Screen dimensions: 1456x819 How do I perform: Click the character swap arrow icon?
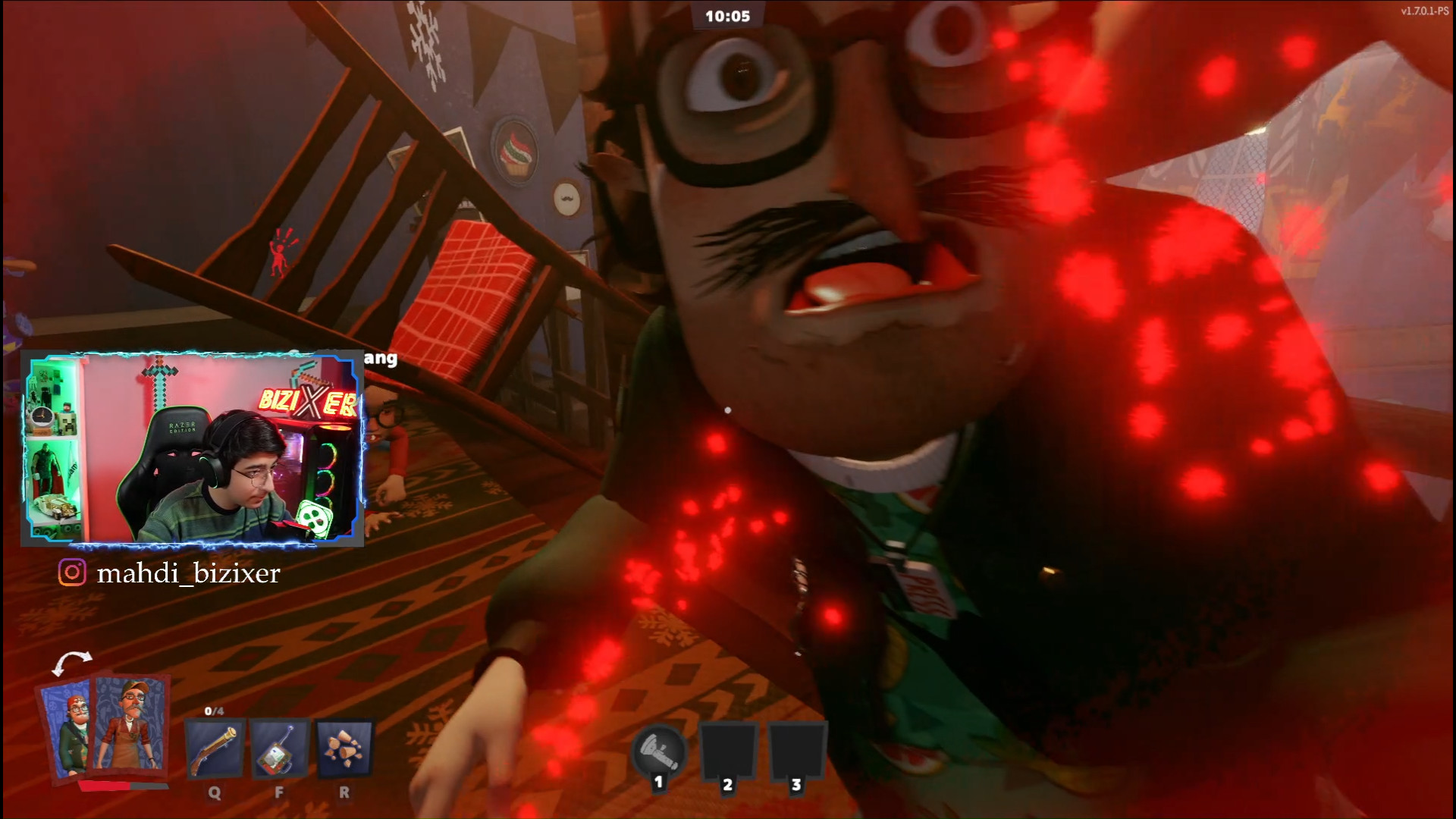tap(71, 662)
